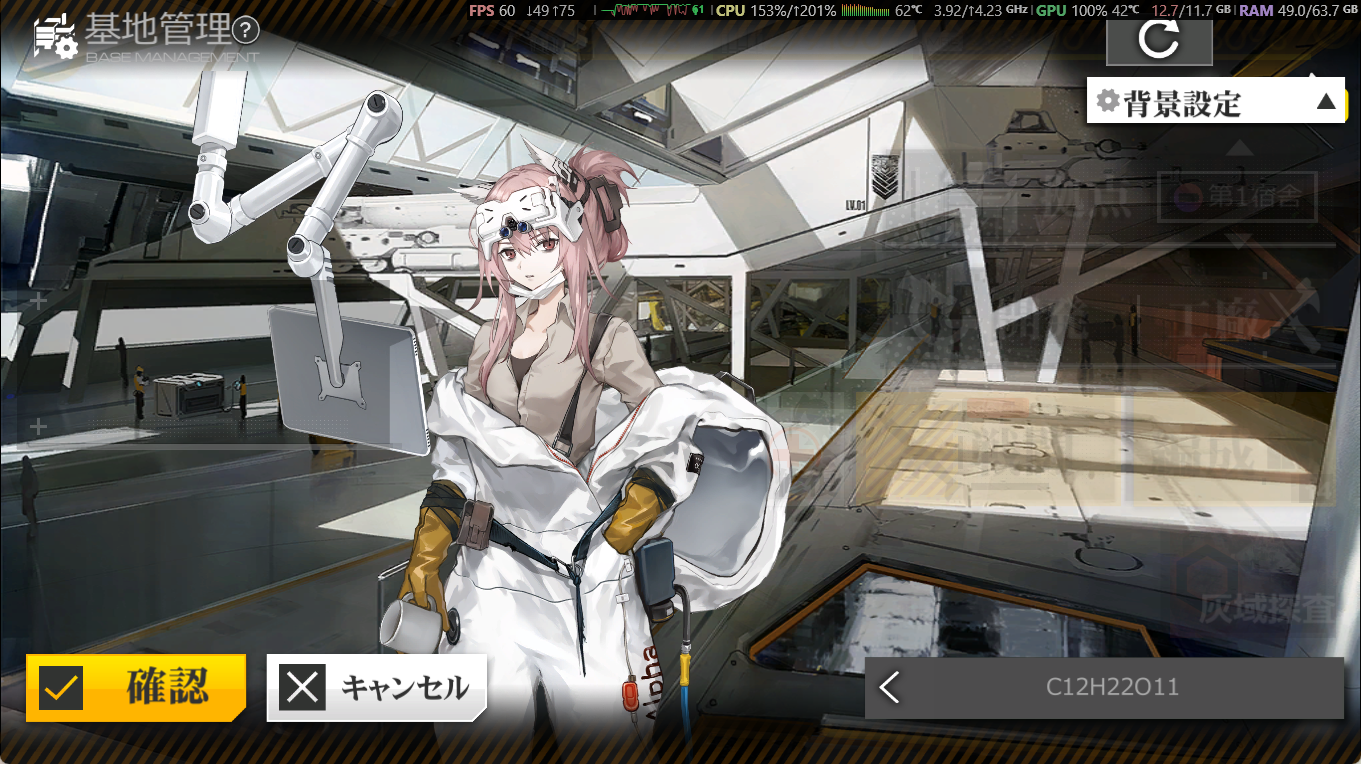Cancel with the キャンセル button
The image size is (1361, 764).
pos(377,687)
